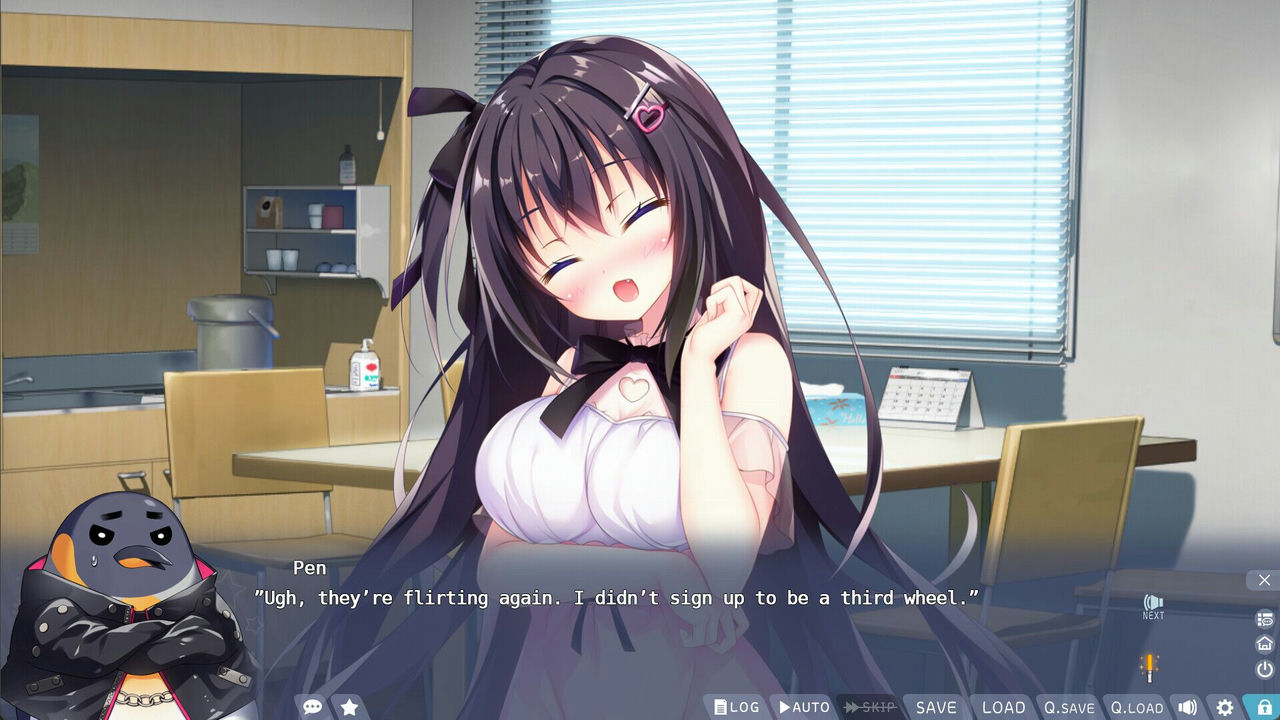The height and width of the screenshot is (720, 1280).
Task: Open the settings gear icon
Action: [1226, 707]
